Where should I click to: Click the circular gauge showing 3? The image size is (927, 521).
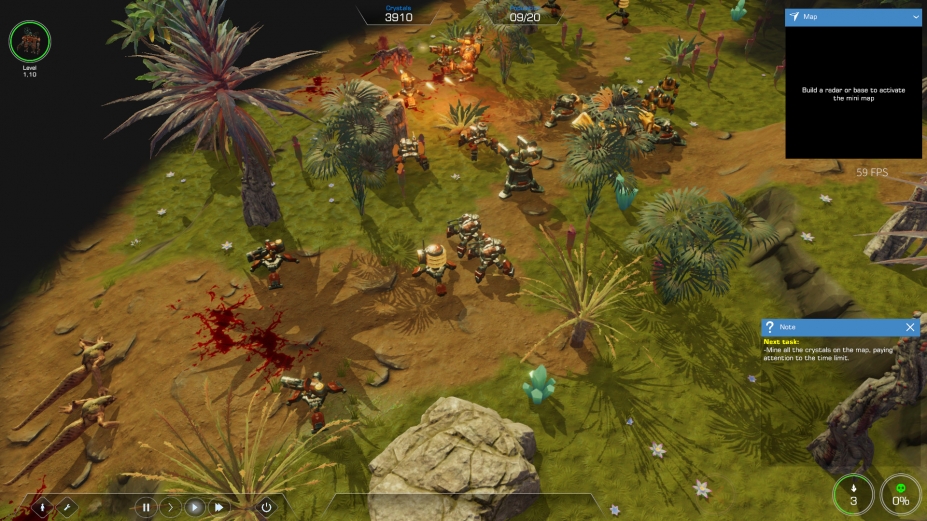pos(853,494)
